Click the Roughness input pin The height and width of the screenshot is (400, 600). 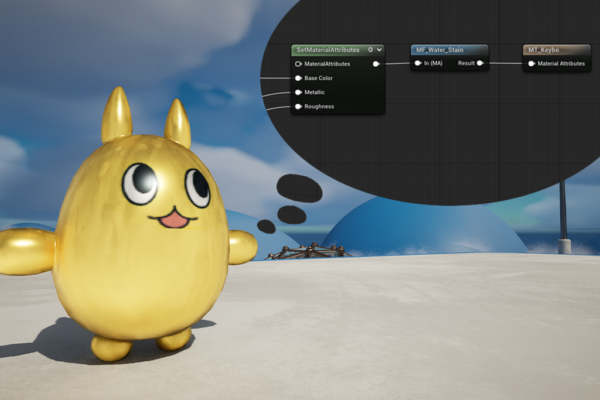298,106
